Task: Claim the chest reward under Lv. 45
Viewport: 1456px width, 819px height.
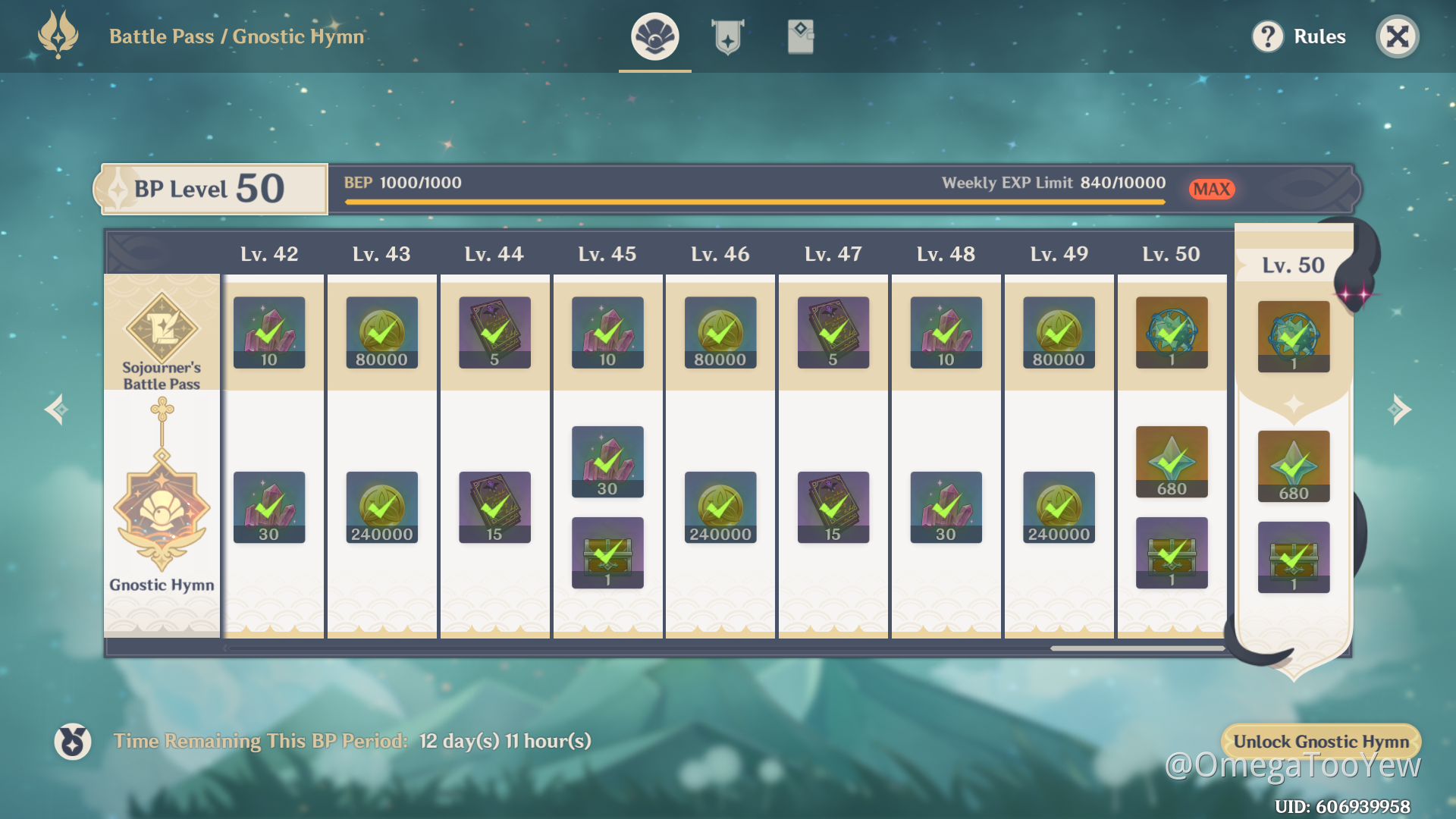Action: pos(607,552)
